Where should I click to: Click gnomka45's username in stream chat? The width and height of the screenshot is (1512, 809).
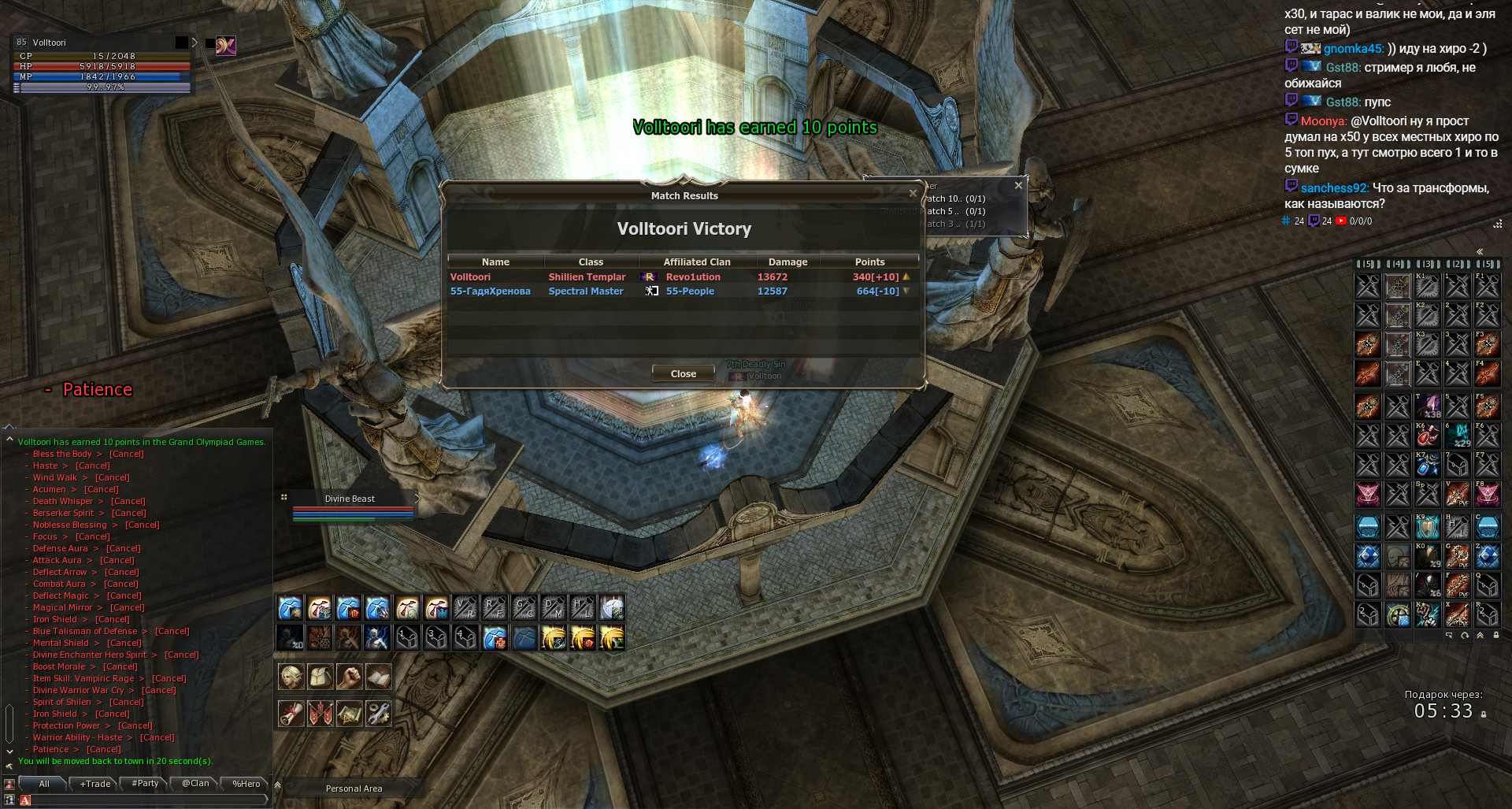[1353, 49]
